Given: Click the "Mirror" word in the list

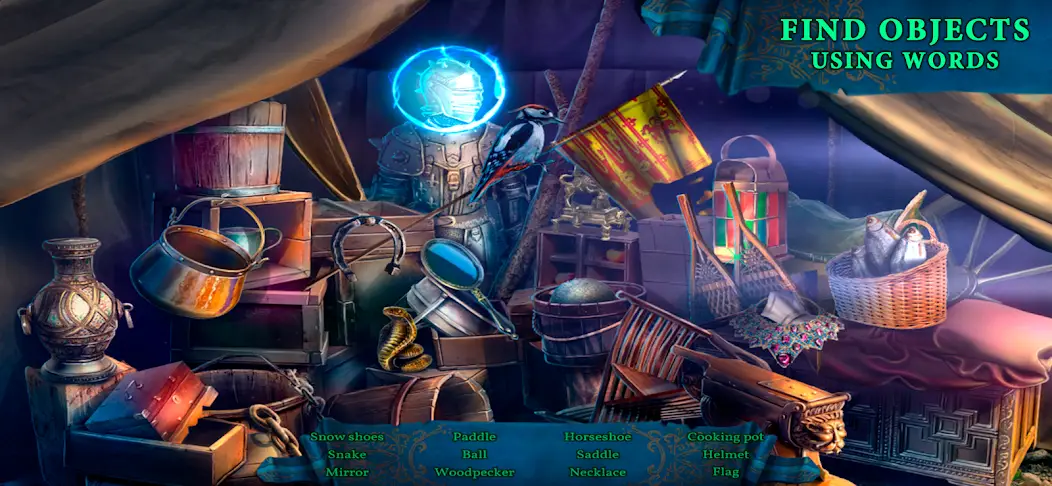Looking at the screenshot, I should [347, 472].
